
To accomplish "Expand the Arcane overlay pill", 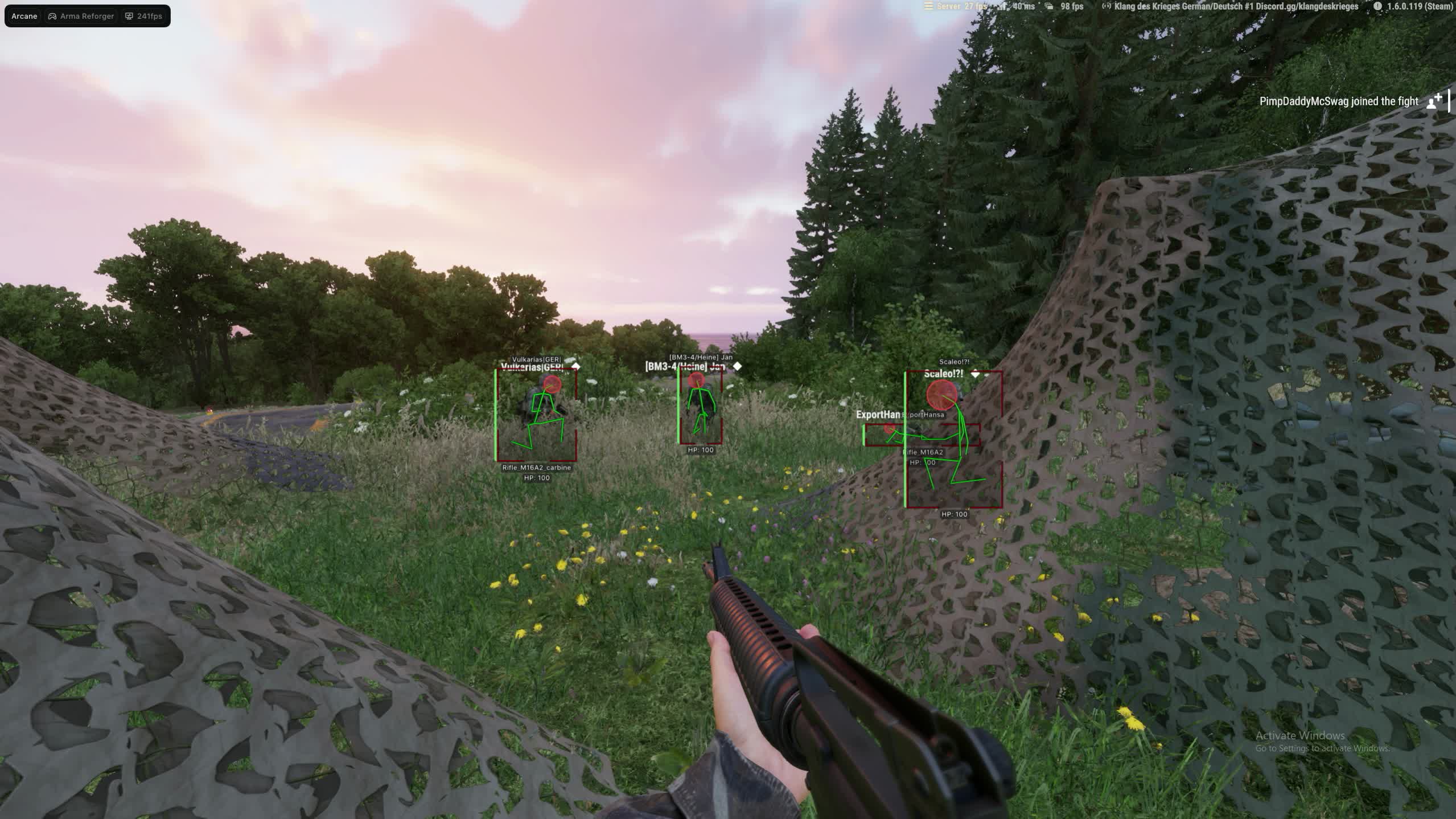I will [23, 15].
